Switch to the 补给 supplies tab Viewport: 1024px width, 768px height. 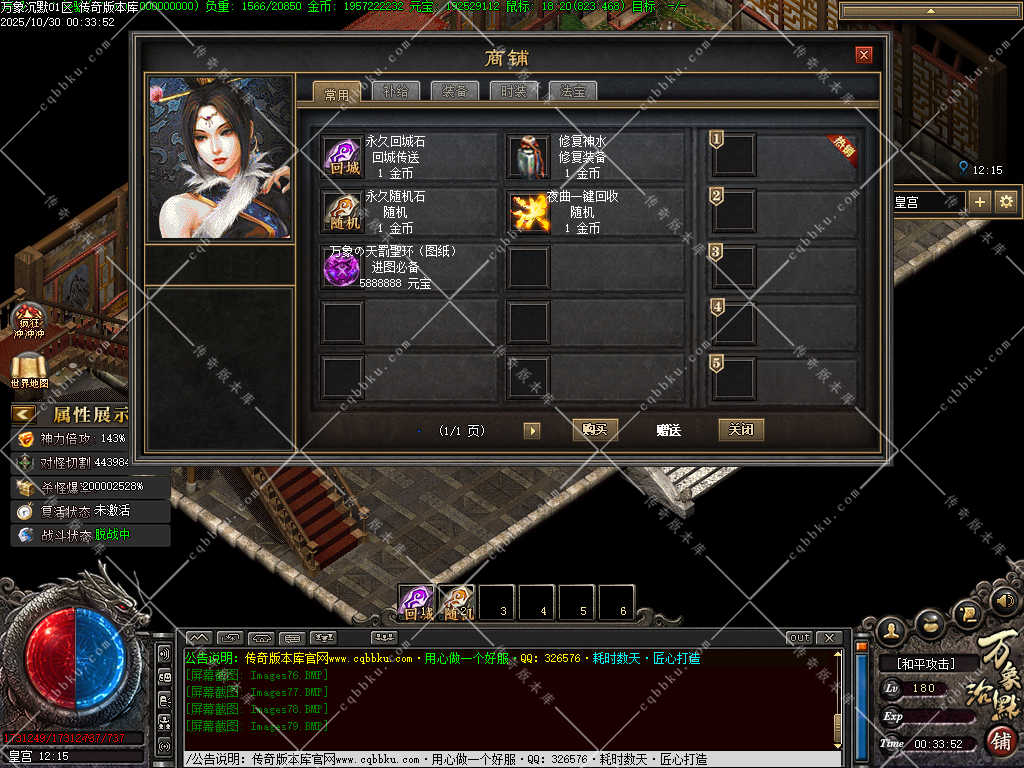point(395,92)
